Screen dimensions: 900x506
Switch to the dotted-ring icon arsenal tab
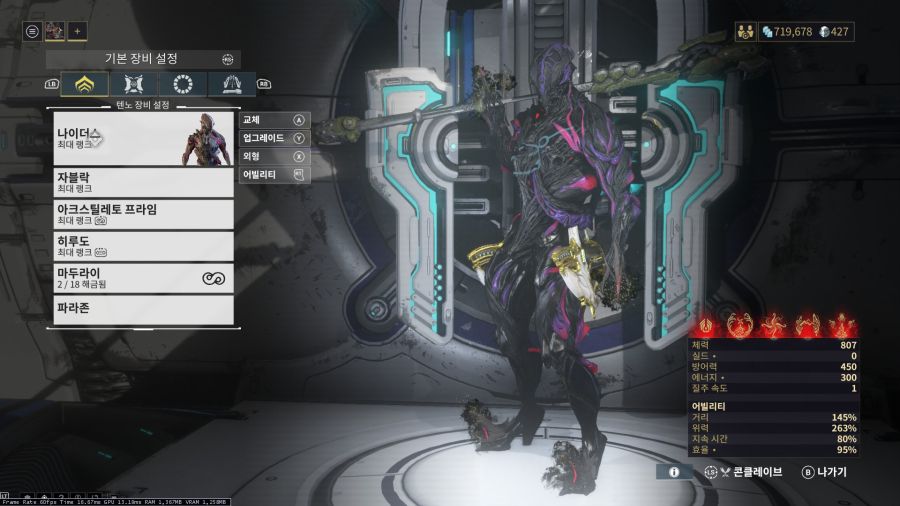click(182, 85)
